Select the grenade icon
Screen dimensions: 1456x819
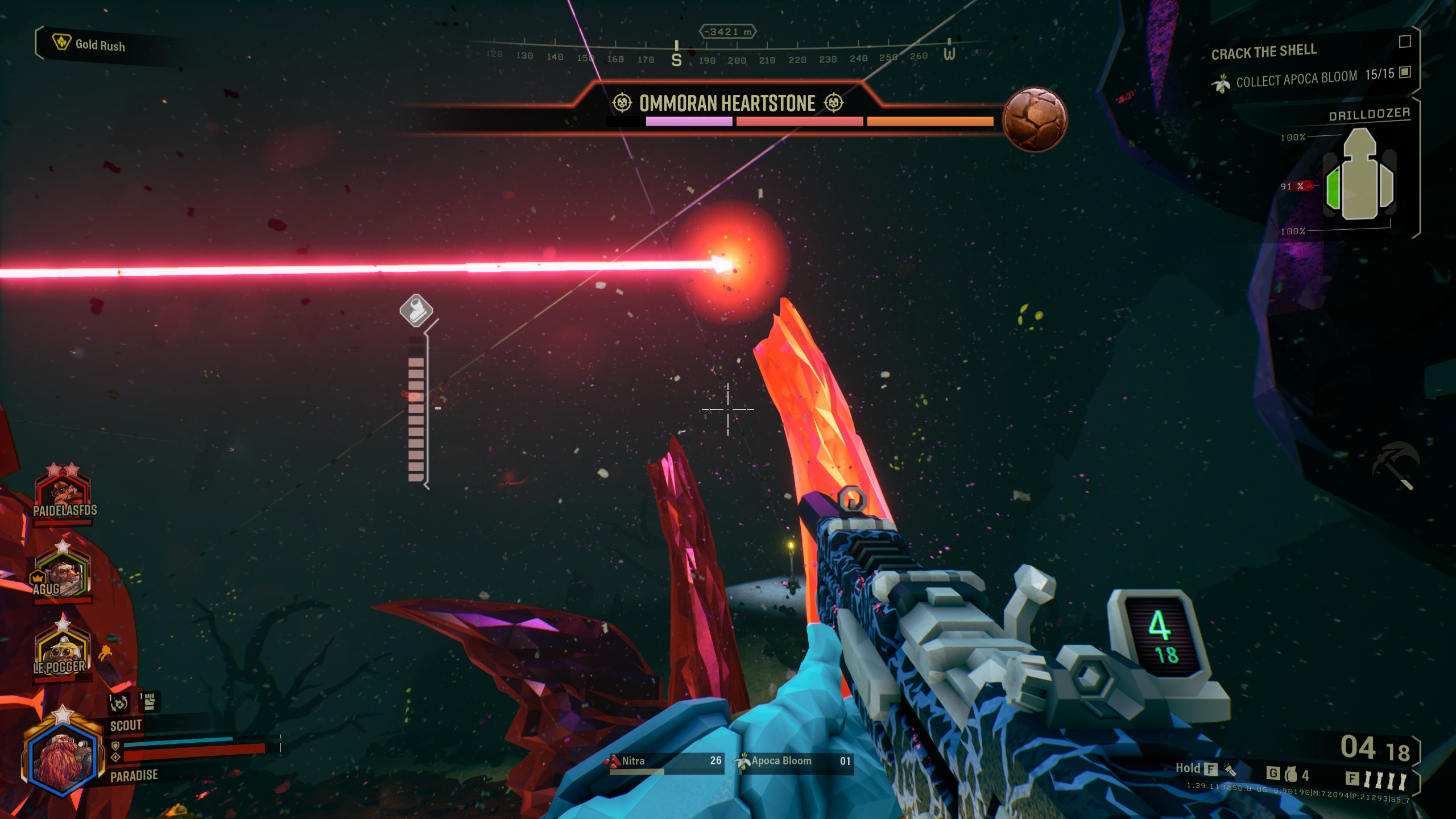click(x=1291, y=775)
